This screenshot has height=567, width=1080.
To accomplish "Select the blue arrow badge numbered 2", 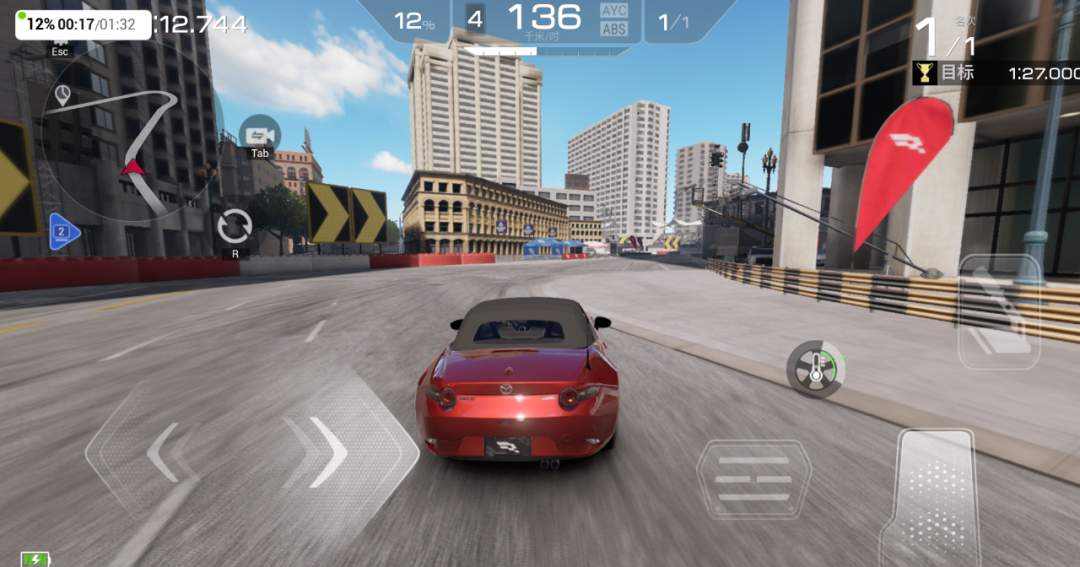I will click(x=63, y=231).
